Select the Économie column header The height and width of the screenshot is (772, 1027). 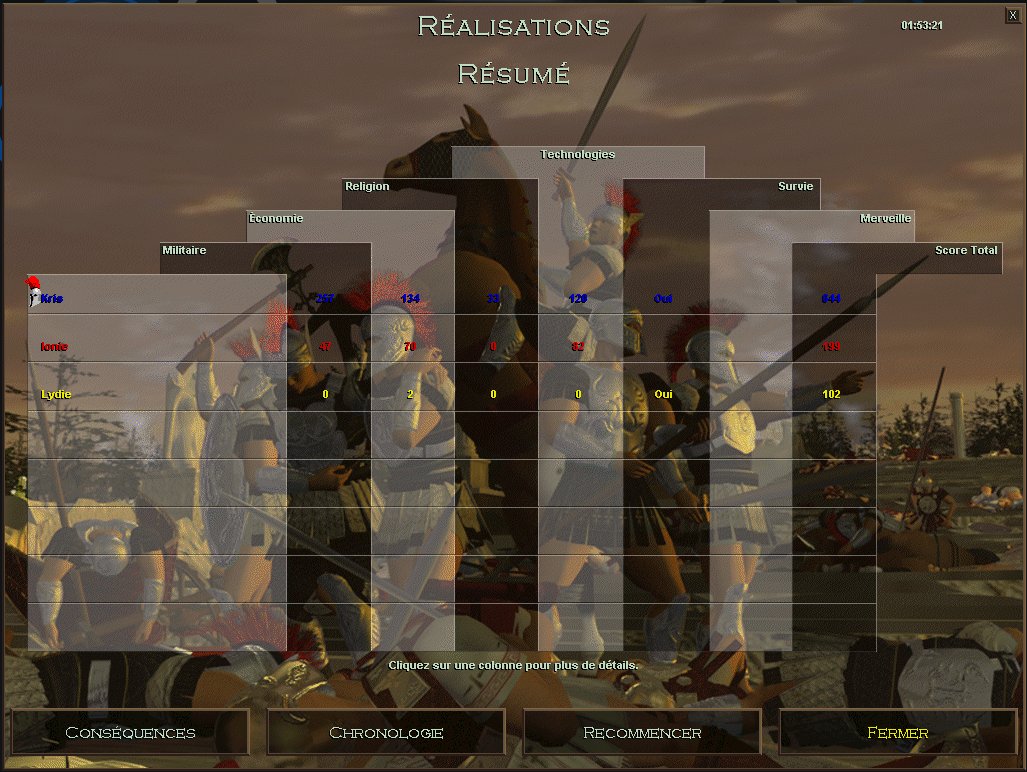pyautogui.click(x=276, y=218)
